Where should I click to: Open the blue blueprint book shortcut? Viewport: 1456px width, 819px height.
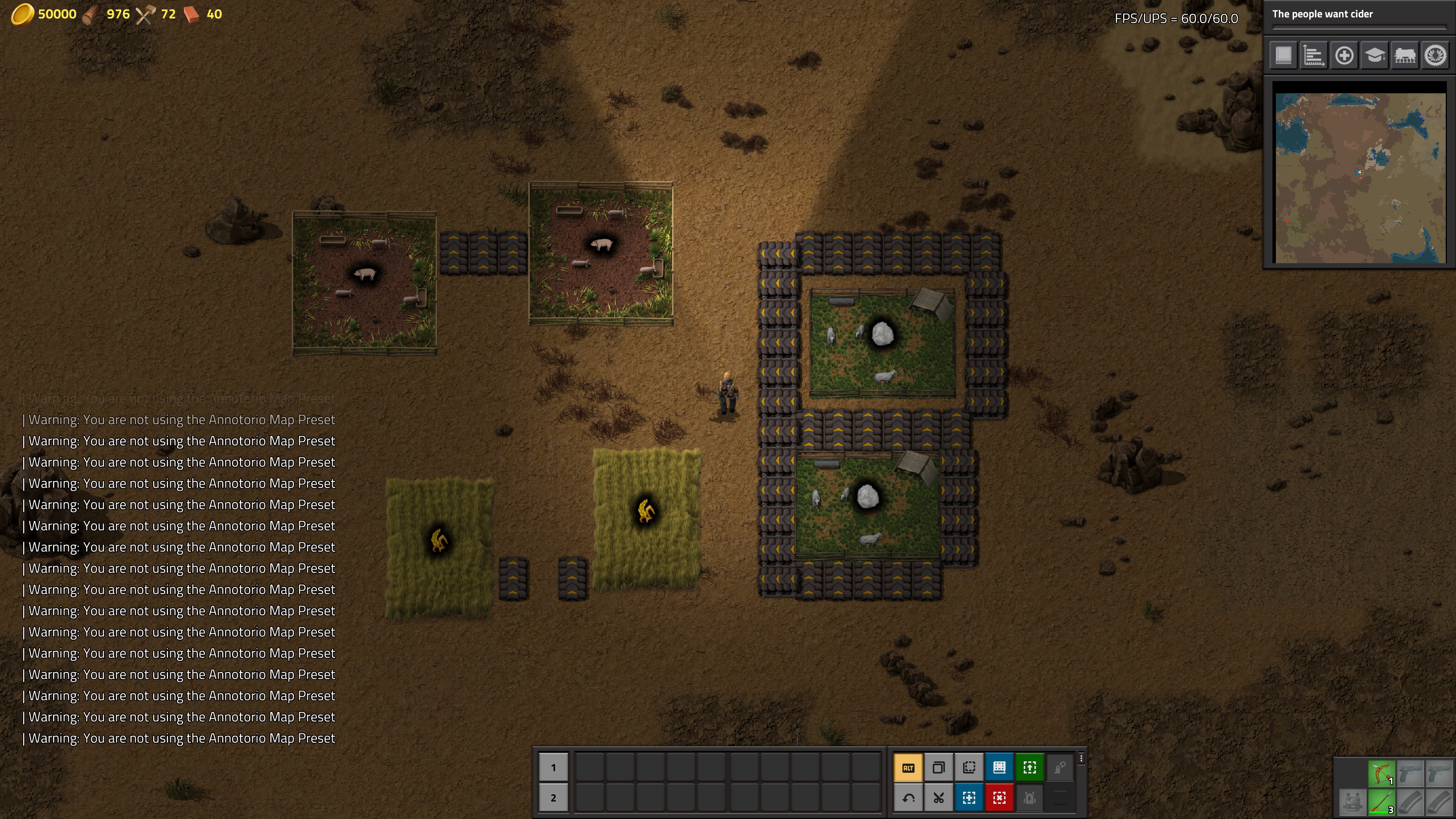999,767
